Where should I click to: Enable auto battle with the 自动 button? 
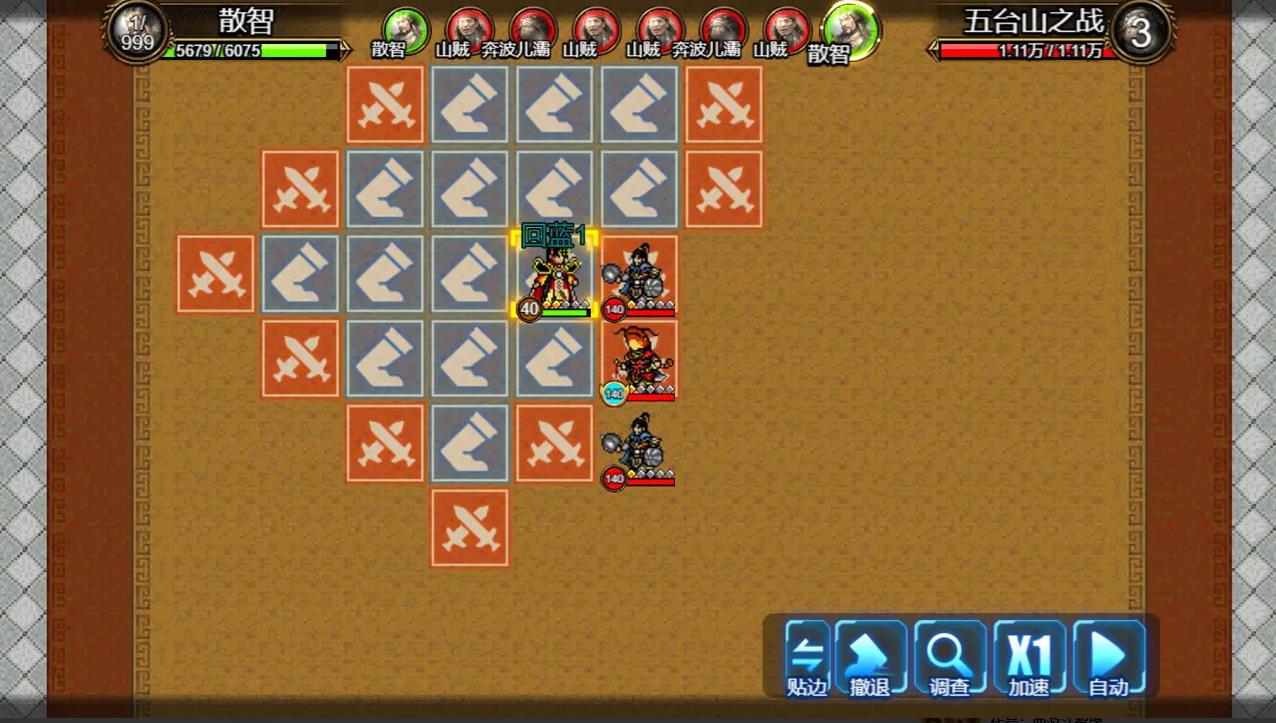tap(1108, 658)
